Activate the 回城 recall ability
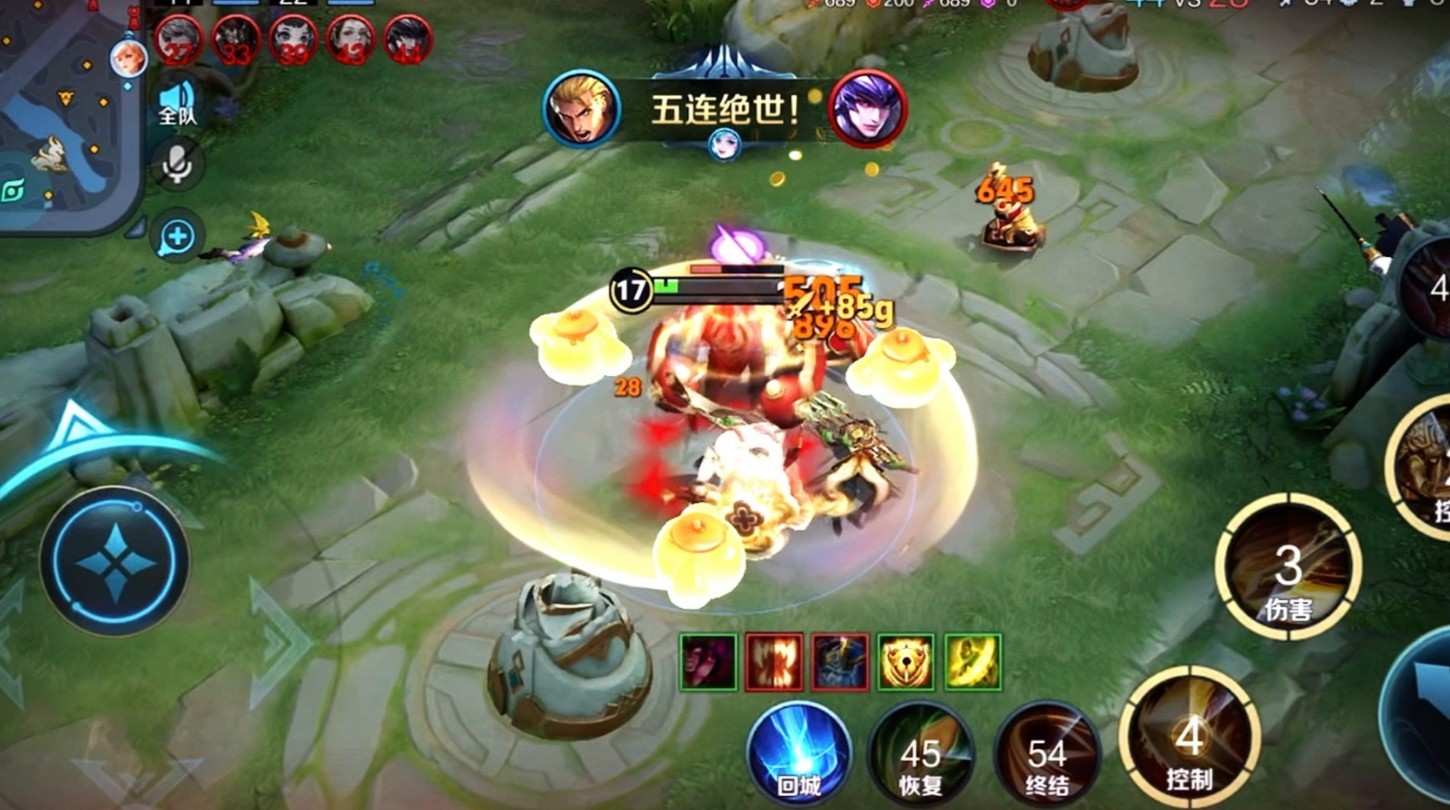The image size is (1450, 810). pos(799,754)
